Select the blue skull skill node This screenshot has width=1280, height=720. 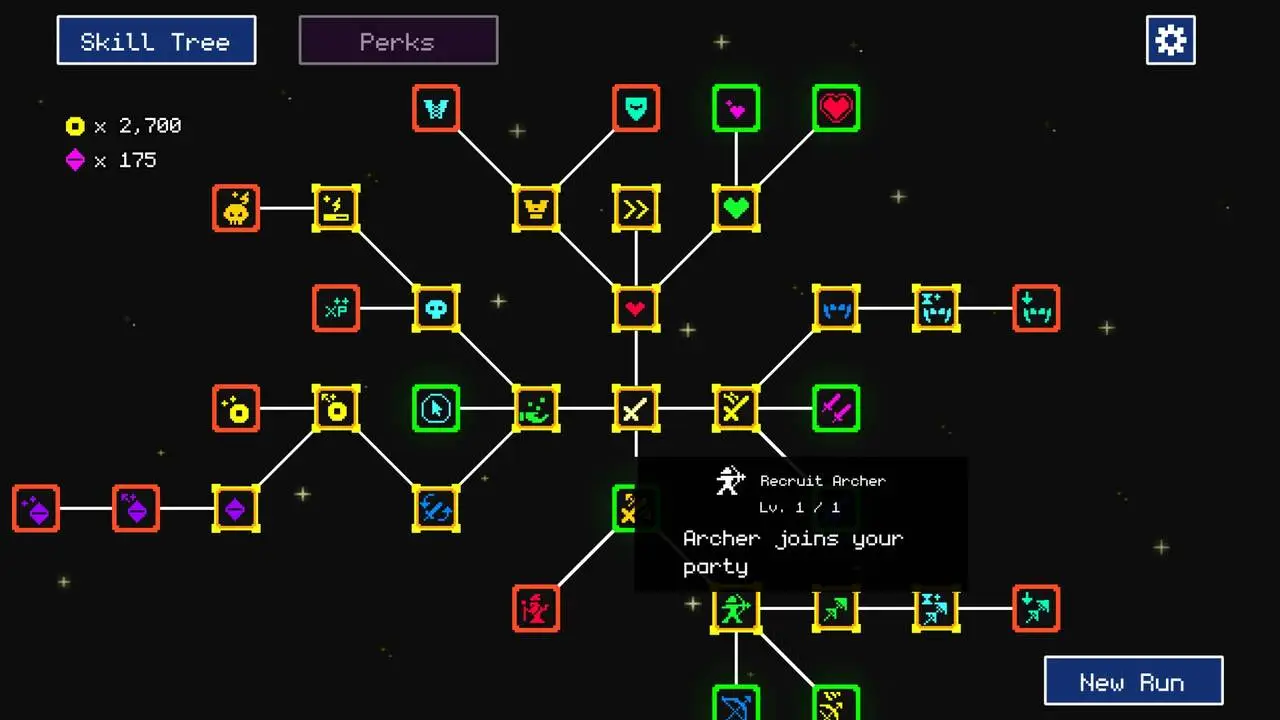tap(436, 309)
